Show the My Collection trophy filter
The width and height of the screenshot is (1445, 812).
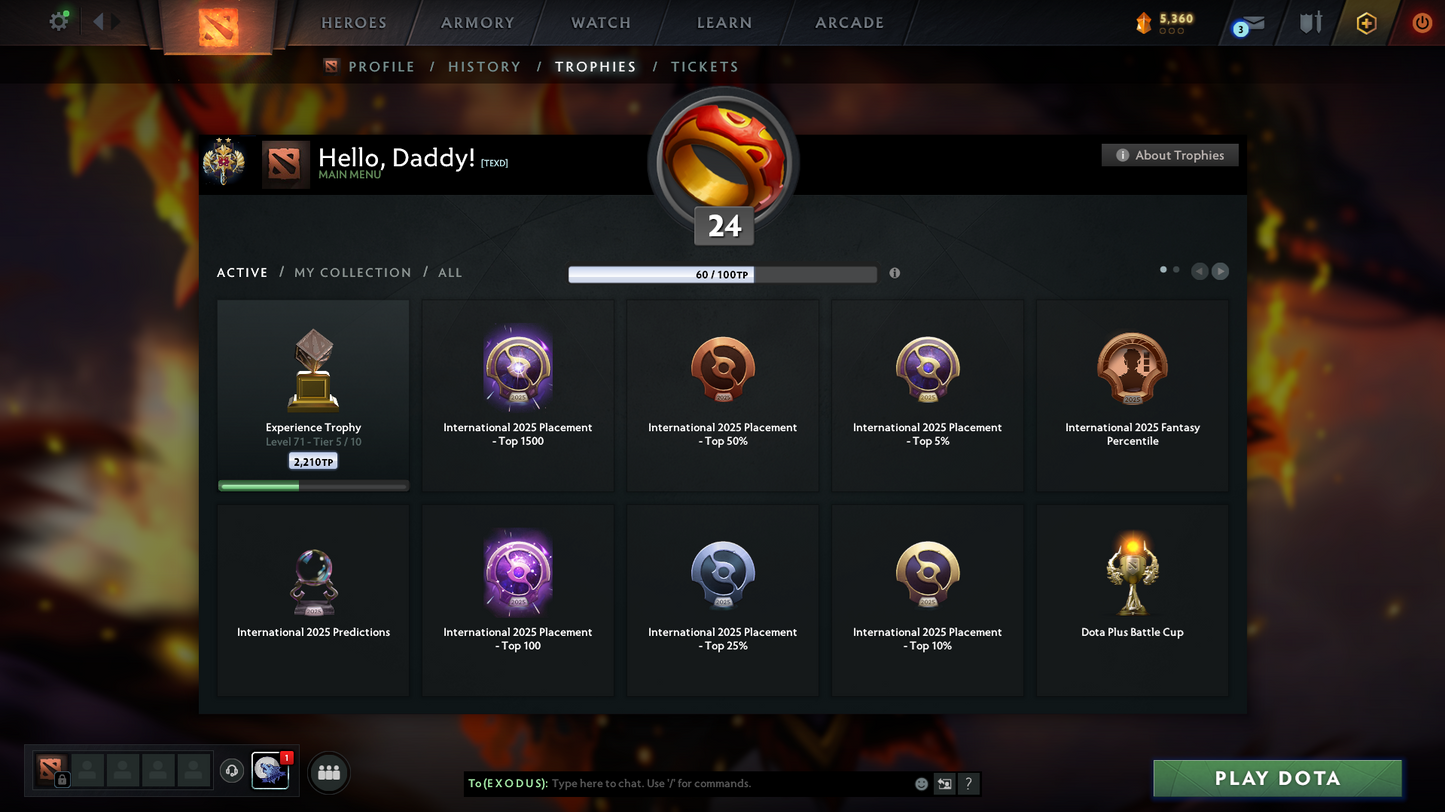tap(352, 273)
